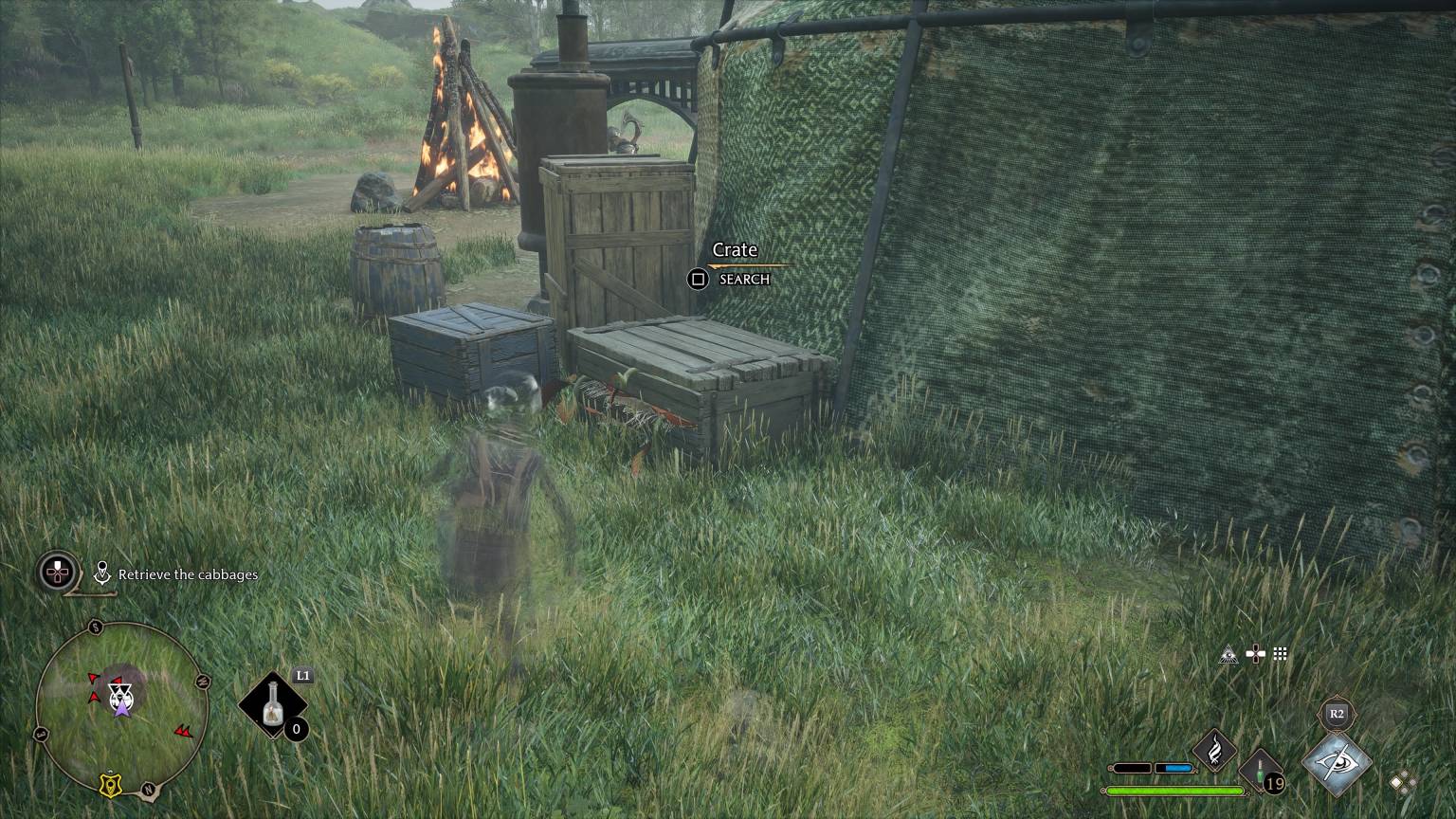Click the triangular eye detection indicator
Screen dimensions: 1456x819
(1228, 654)
